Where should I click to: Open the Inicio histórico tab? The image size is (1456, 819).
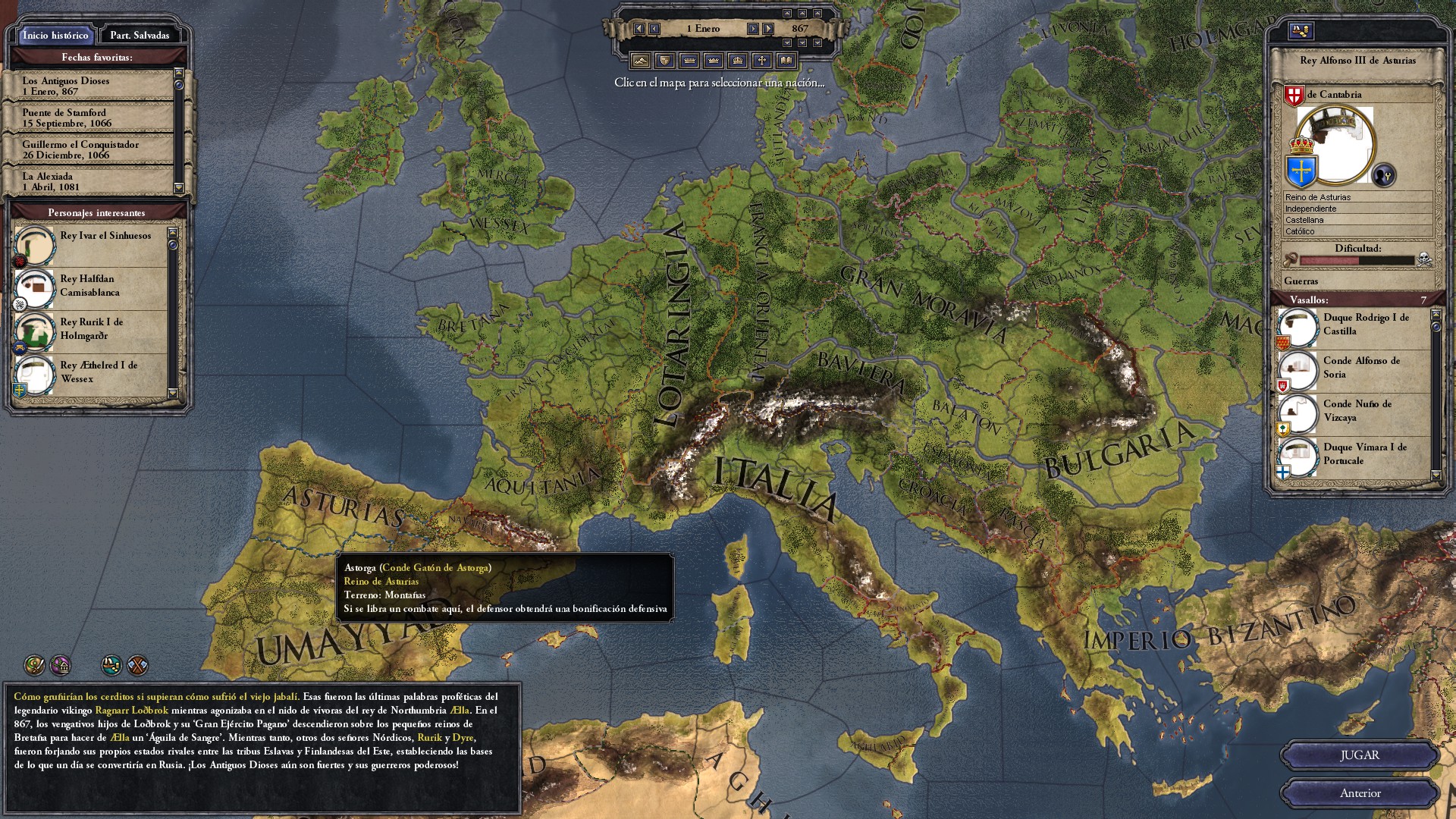[55, 35]
